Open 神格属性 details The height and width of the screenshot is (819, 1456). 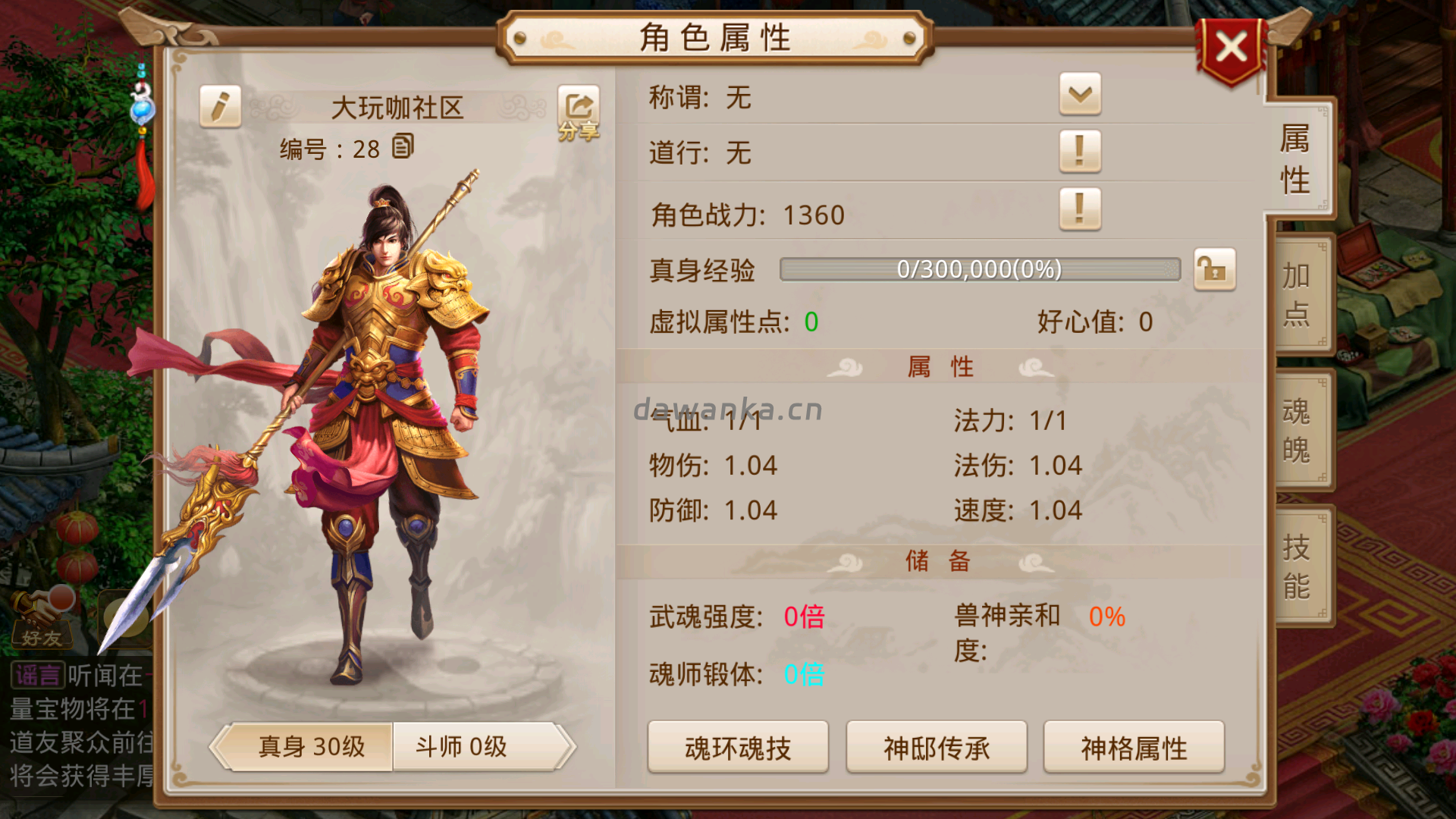point(1133,747)
